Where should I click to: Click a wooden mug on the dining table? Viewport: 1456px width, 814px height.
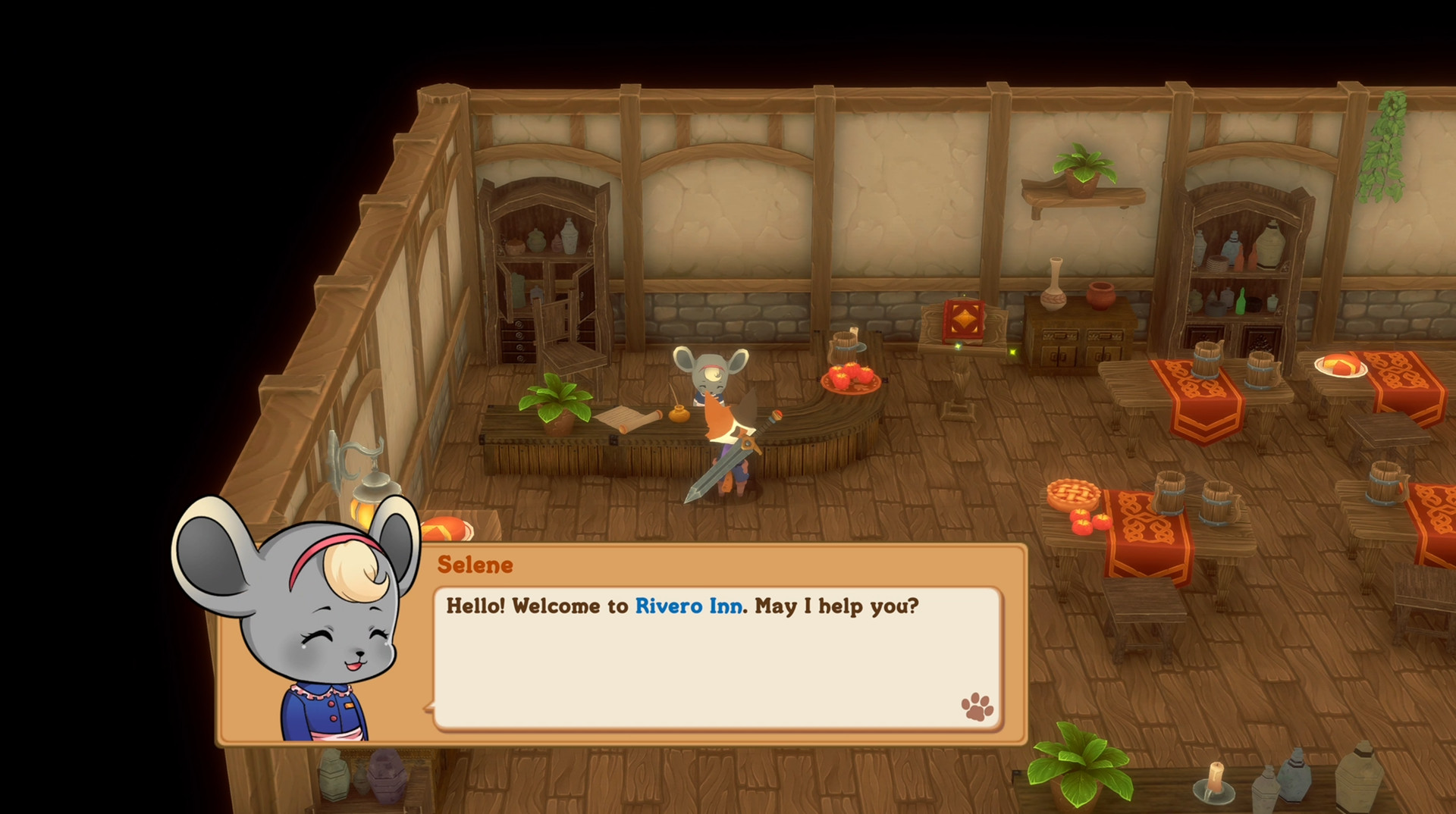tap(1171, 493)
